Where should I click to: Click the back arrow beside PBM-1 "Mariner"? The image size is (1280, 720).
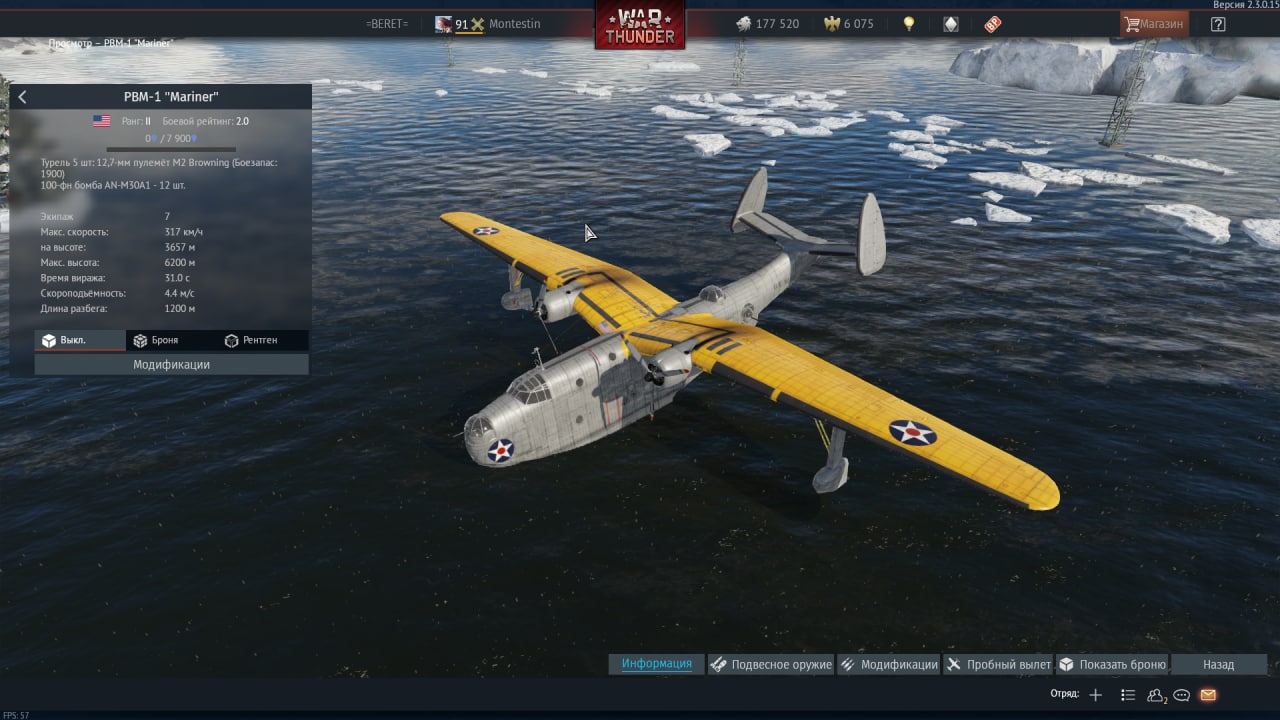pyautogui.click(x=23, y=97)
